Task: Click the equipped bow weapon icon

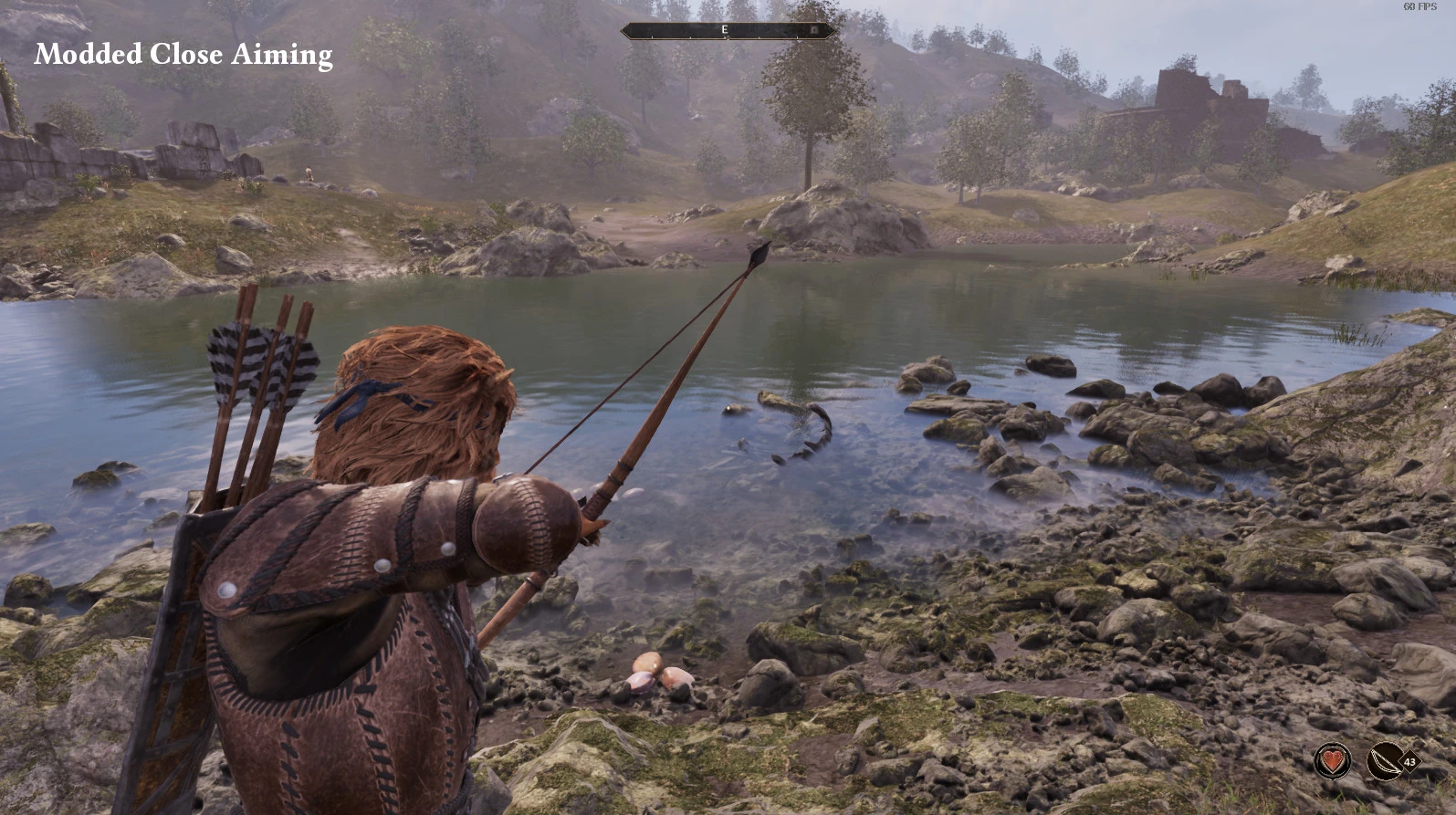Action: click(1386, 760)
